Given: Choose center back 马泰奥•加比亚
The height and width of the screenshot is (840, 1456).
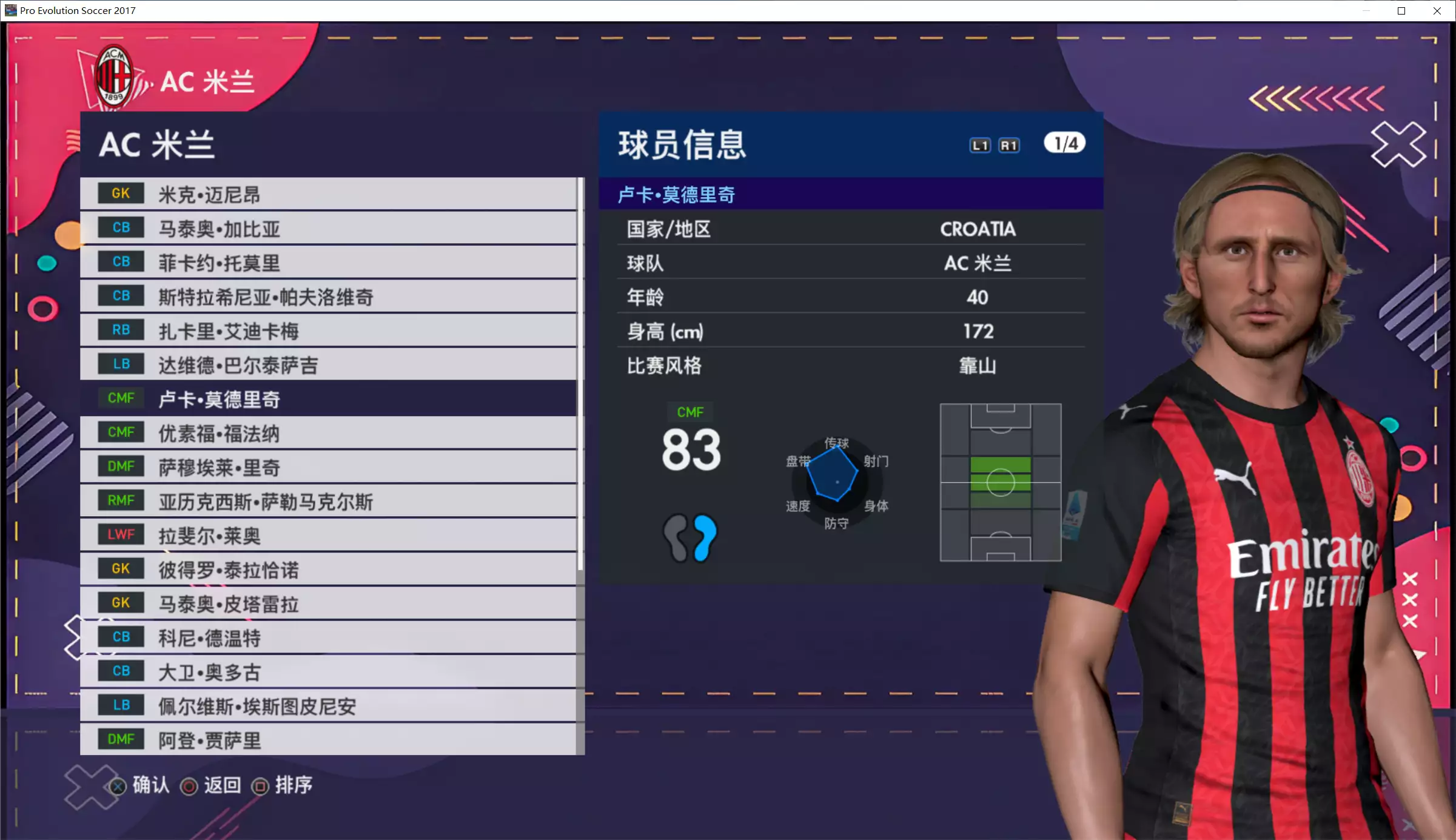Looking at the screenshot, I should (327, 229).
